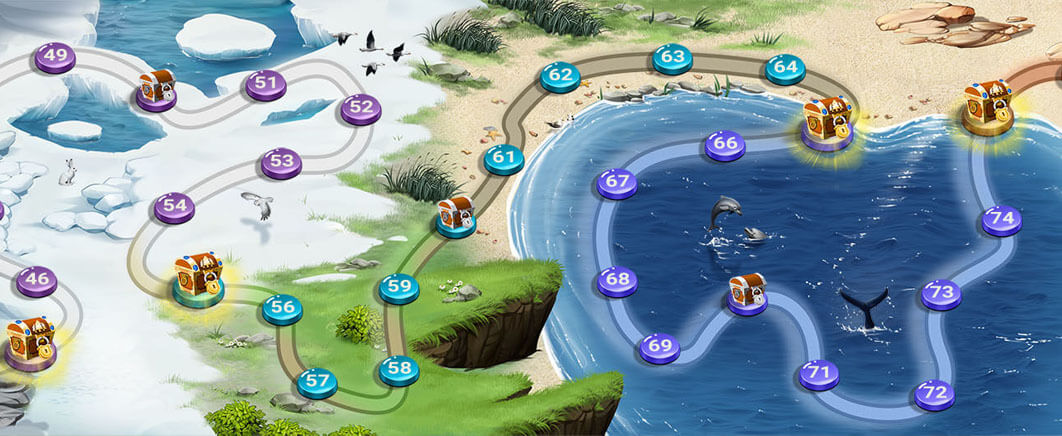Screen dimensions: 1062x436
Task: Select level 63 teal node
Action: [672, 58]
